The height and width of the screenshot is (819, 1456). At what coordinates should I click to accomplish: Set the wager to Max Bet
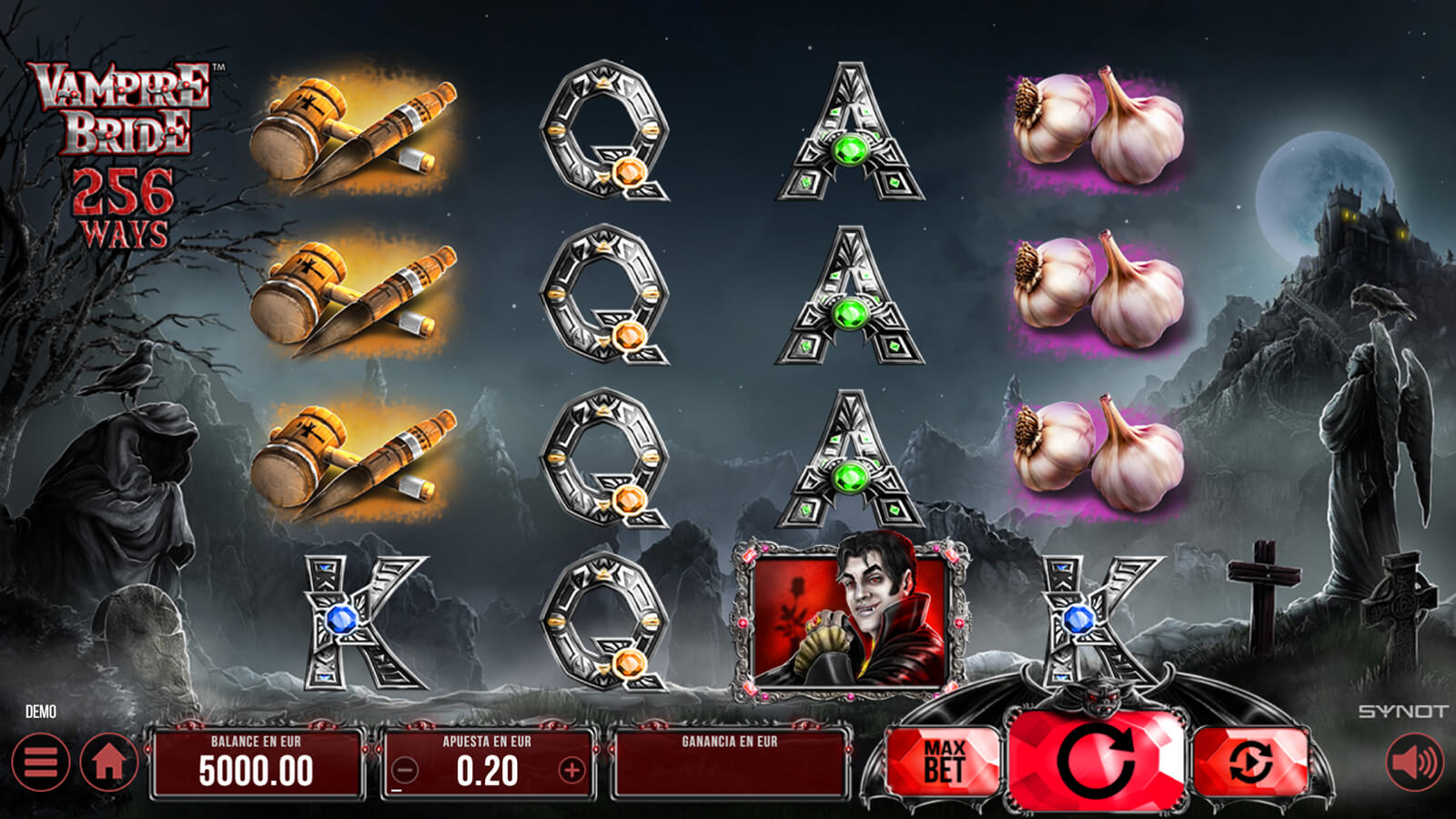[x=943, y=762]
